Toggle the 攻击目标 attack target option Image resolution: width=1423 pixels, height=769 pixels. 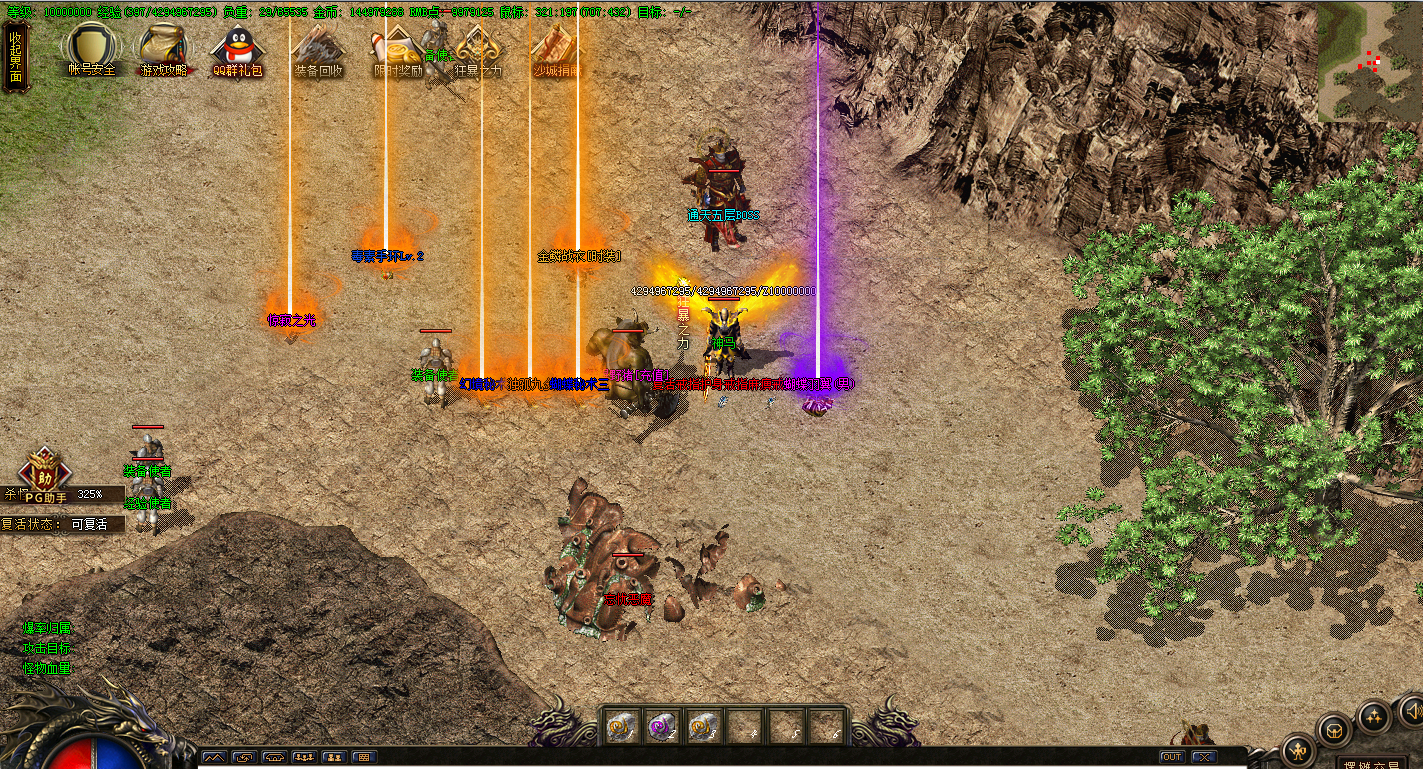click(x=47, y=648)
